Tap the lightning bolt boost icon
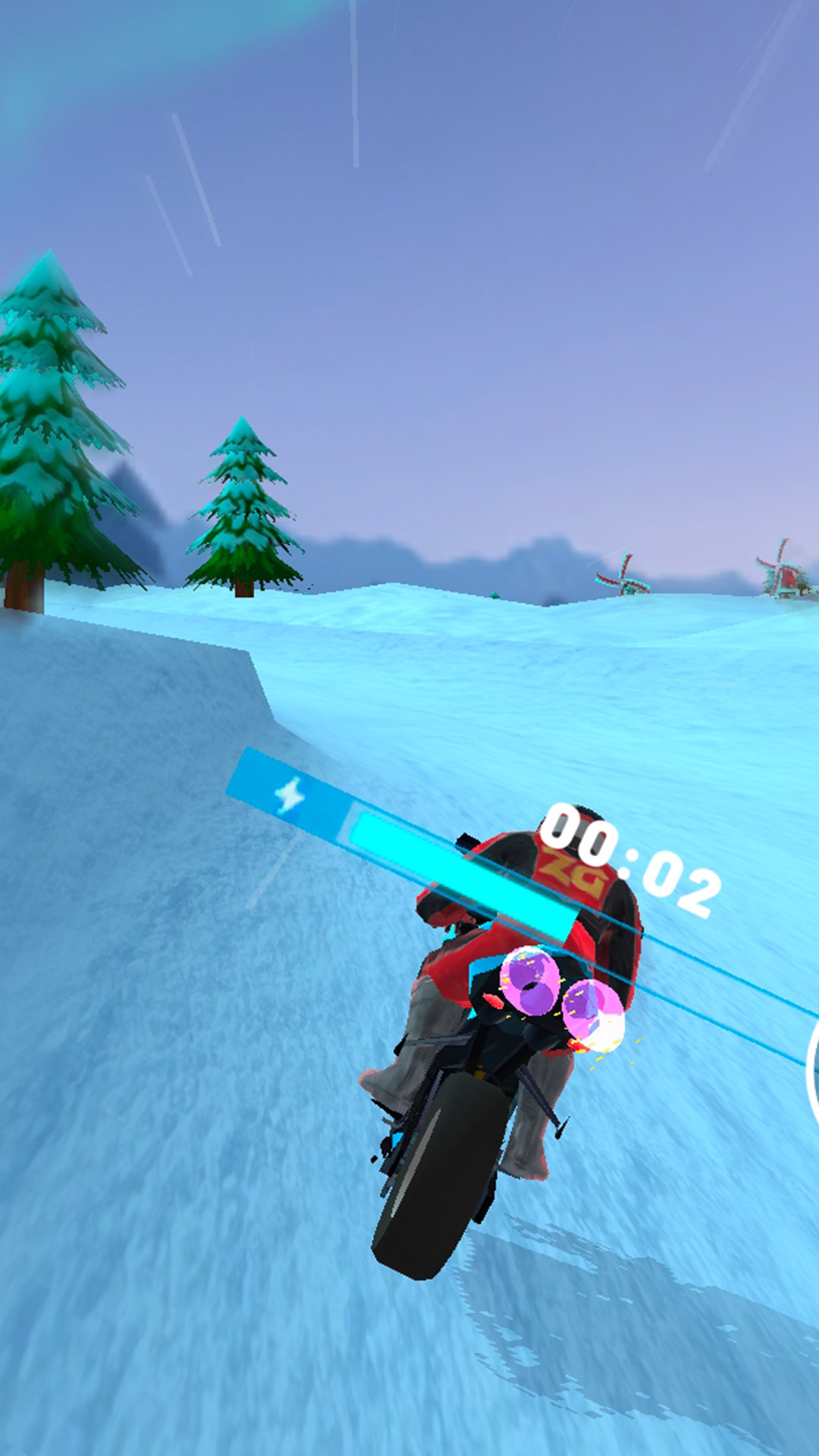The image size is (819, 1456). pyautogui.click(x=290, y=795)
